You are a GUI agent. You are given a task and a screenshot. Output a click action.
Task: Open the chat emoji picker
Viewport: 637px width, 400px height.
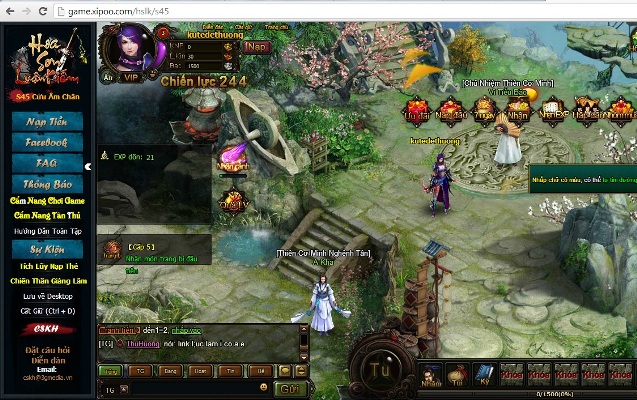264,388
